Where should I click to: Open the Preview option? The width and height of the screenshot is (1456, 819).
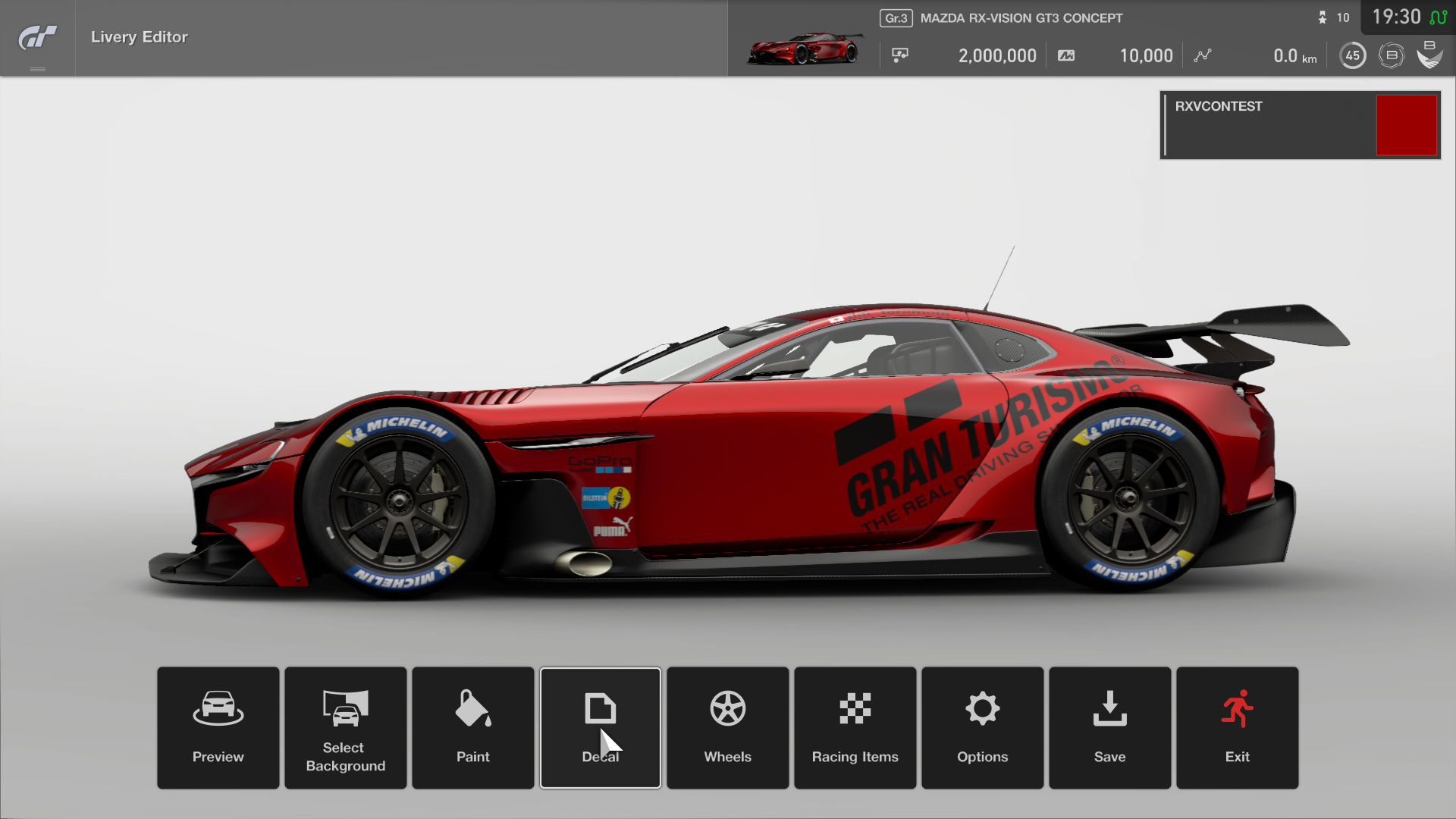pos(218,727)
